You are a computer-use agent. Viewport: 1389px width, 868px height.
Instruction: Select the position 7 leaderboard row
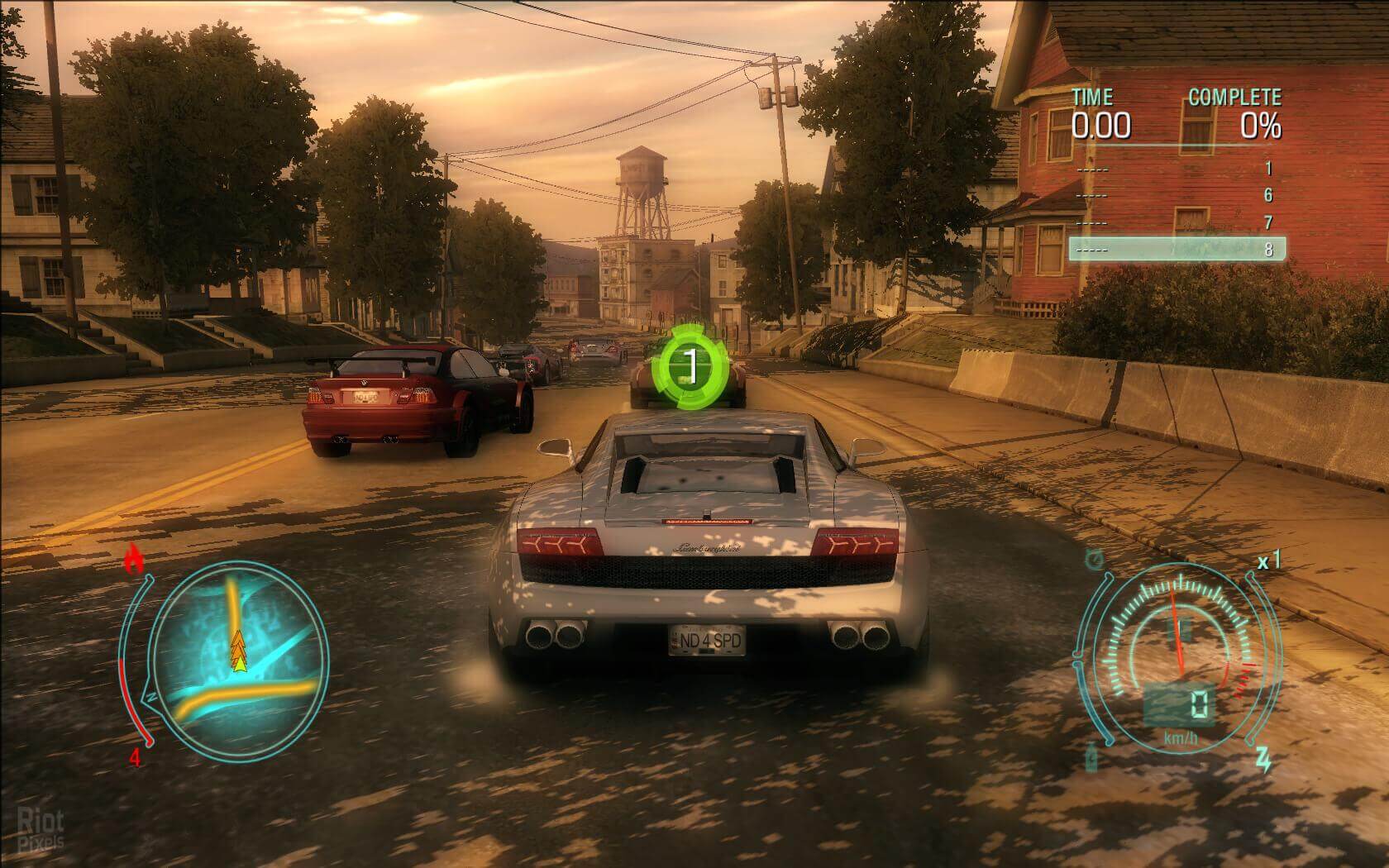(1177, 223)
